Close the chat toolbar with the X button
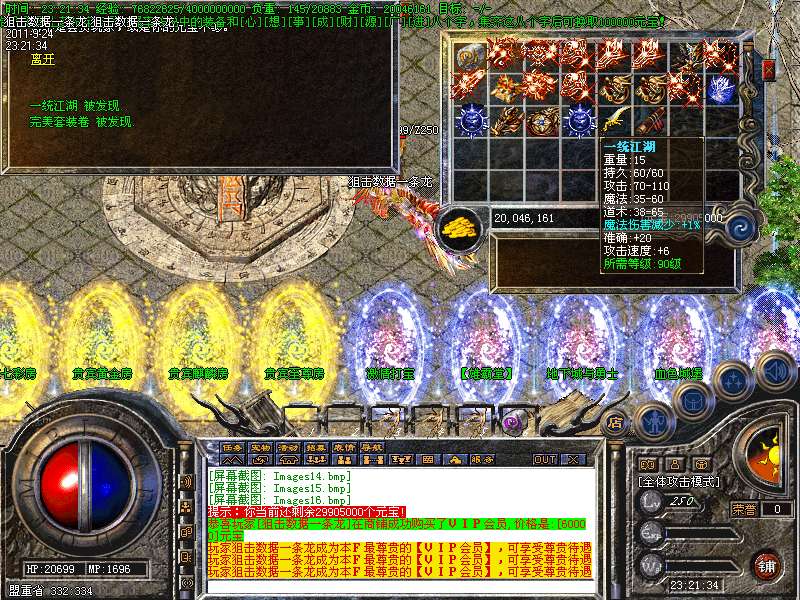Viewport: 800px width, 600px height. point(573,459)
